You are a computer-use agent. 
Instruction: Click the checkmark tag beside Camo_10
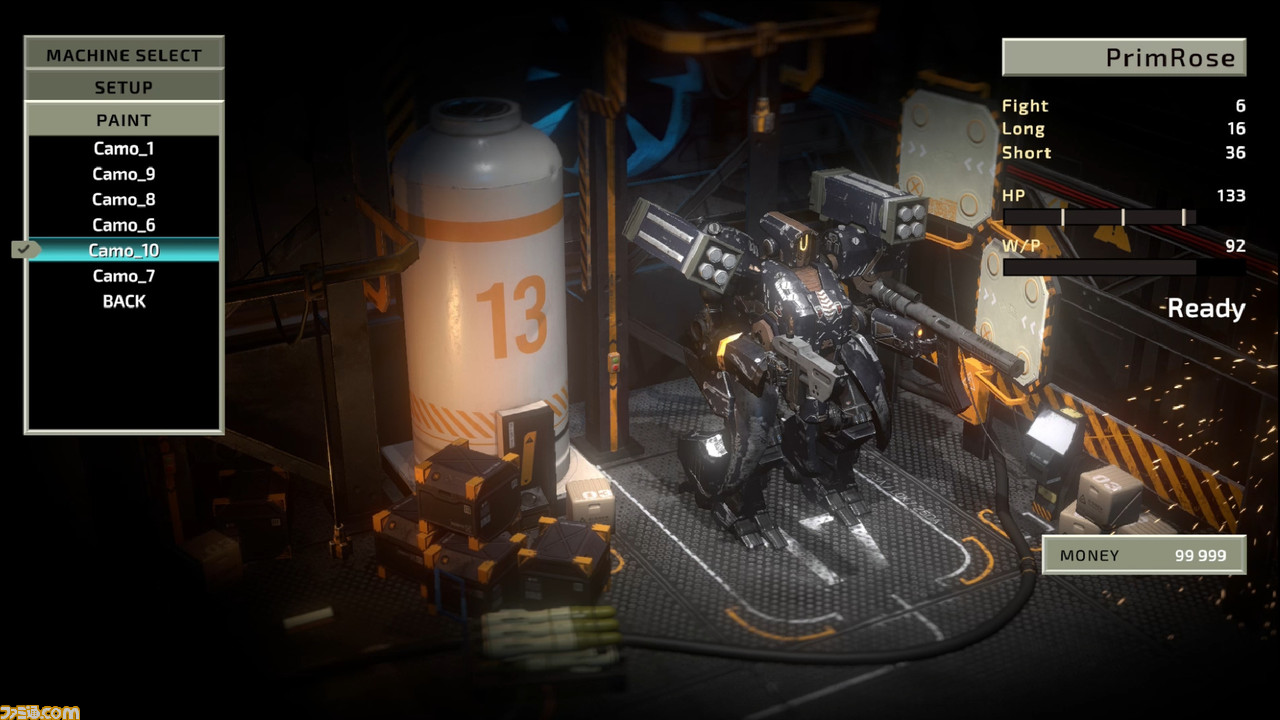[25, 250]
